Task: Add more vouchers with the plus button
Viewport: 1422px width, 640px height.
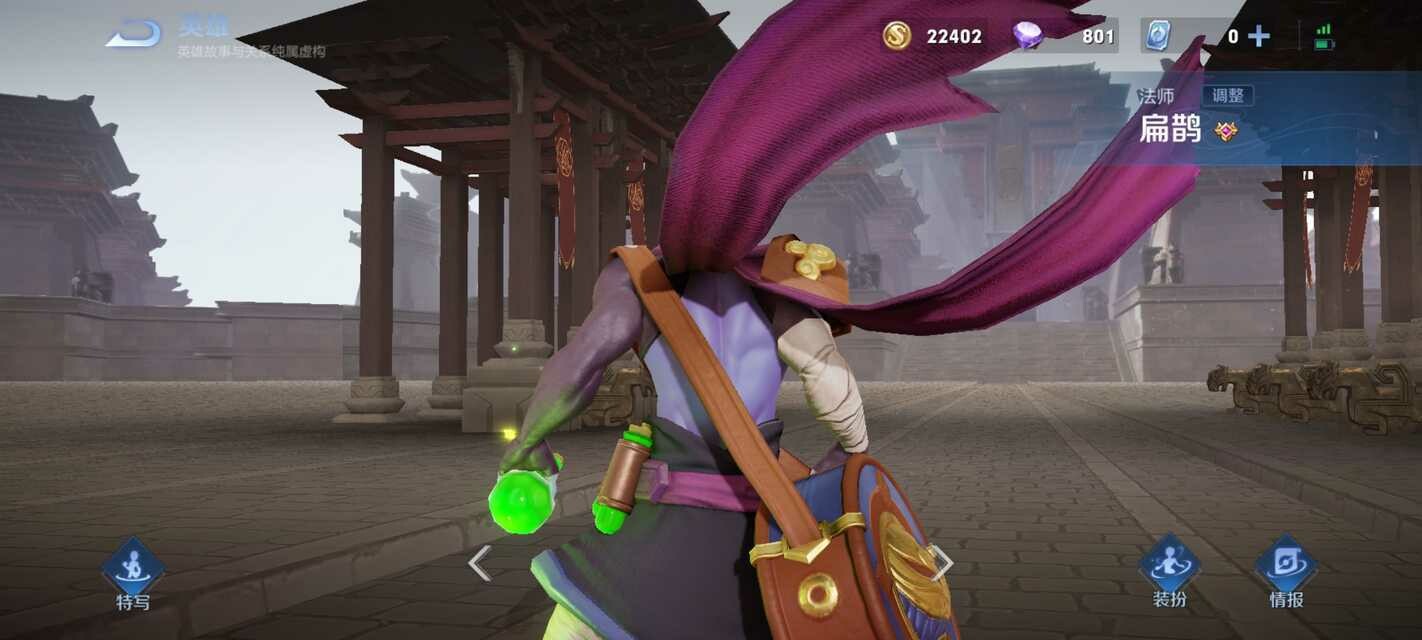Action: (1259, 37)
